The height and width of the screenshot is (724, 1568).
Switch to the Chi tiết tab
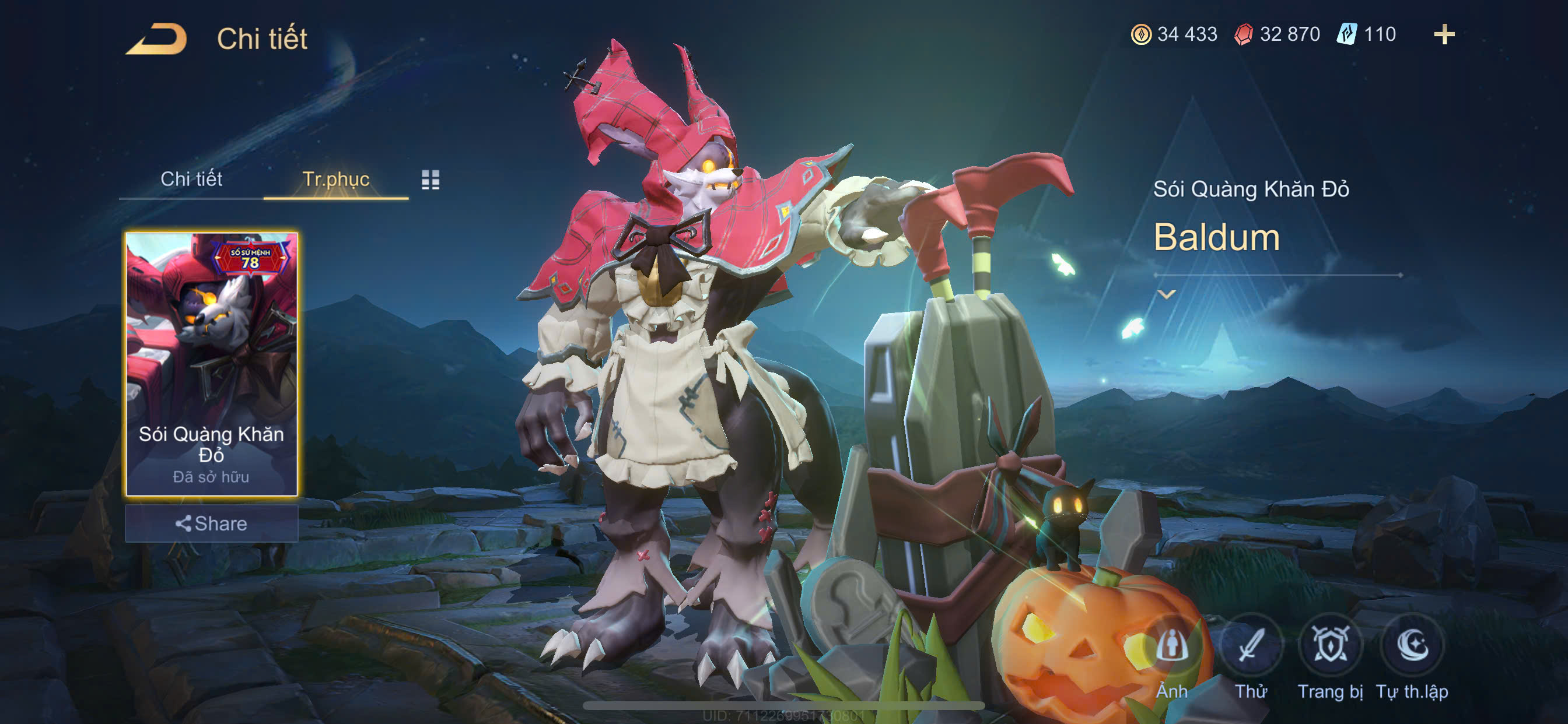click(191, 179)
